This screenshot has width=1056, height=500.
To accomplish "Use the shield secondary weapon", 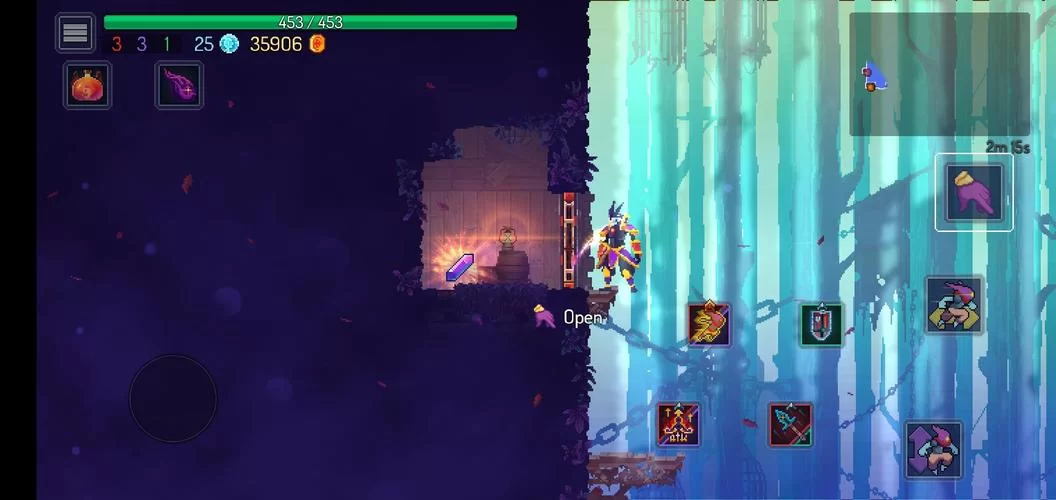I will pos(821,324).
